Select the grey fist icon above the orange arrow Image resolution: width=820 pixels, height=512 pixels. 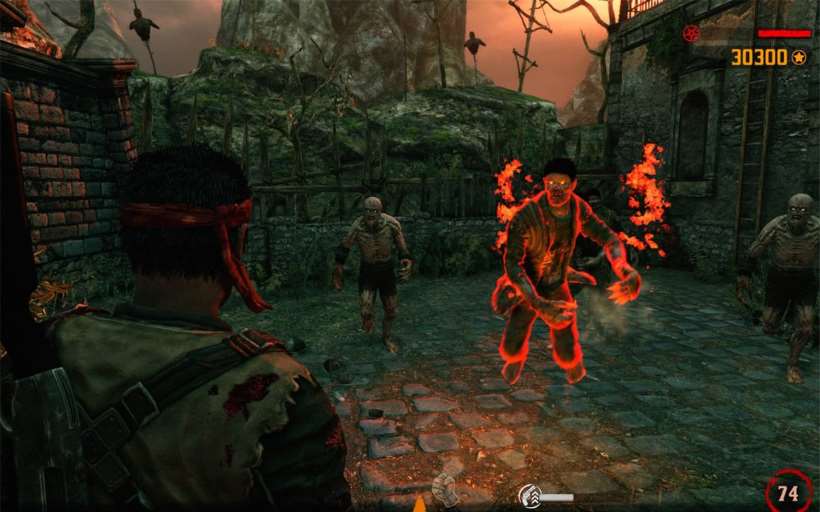pos(444,488)
